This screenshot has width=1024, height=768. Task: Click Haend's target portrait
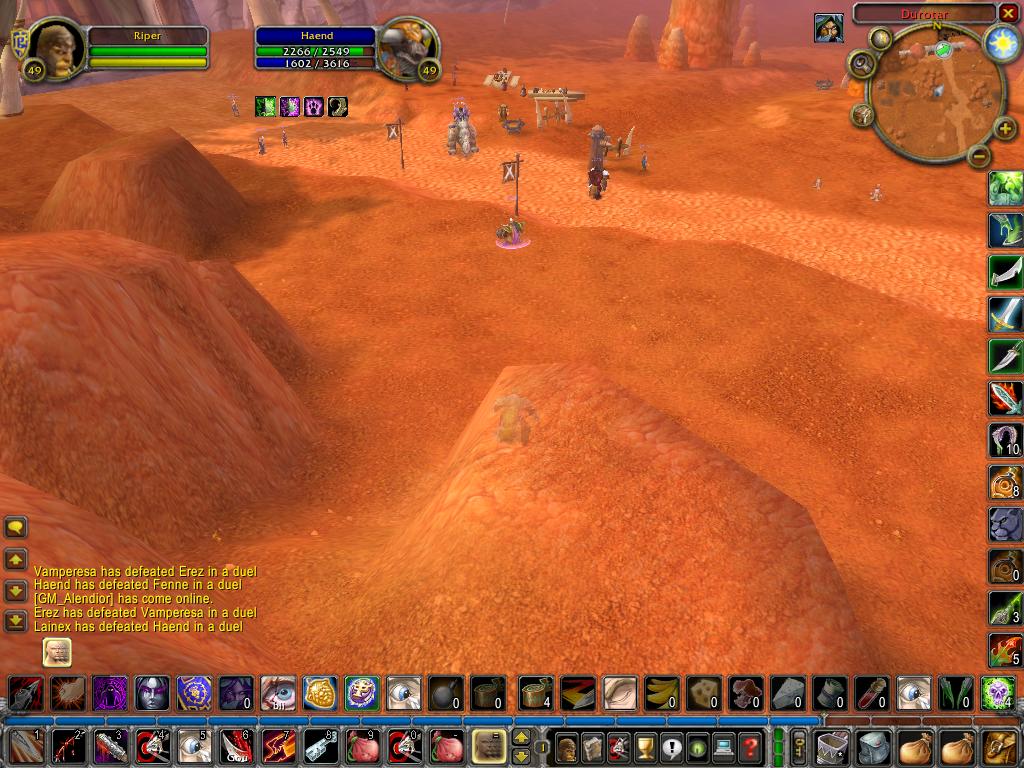coord(409,47)
